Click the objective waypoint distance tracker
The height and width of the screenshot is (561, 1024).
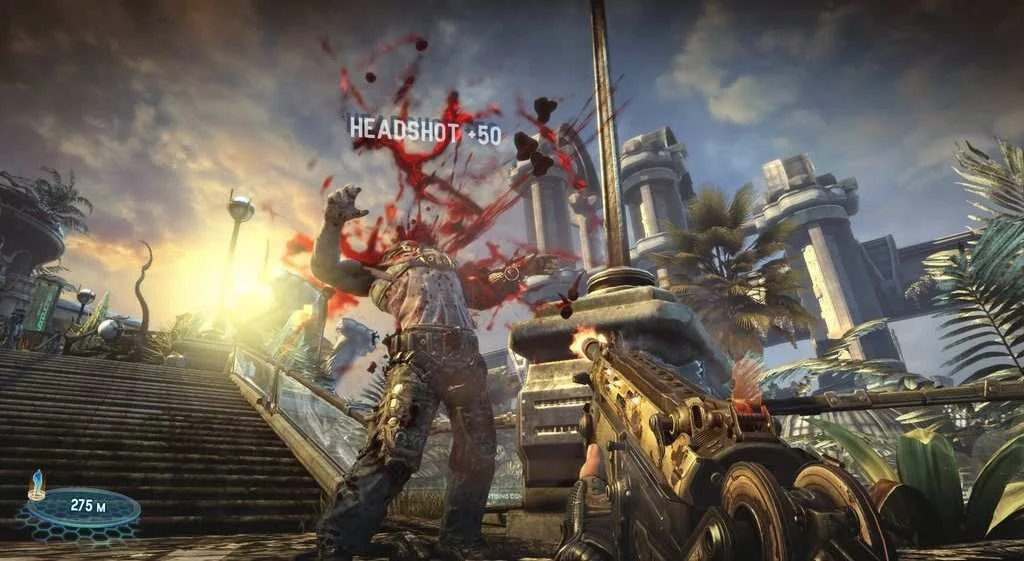[84, 506]
